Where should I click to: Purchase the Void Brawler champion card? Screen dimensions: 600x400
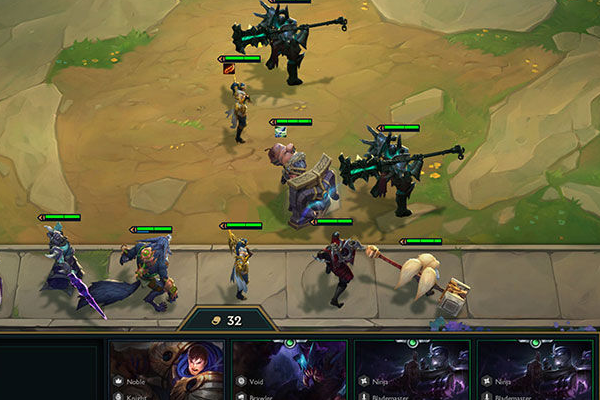point(289,372)
